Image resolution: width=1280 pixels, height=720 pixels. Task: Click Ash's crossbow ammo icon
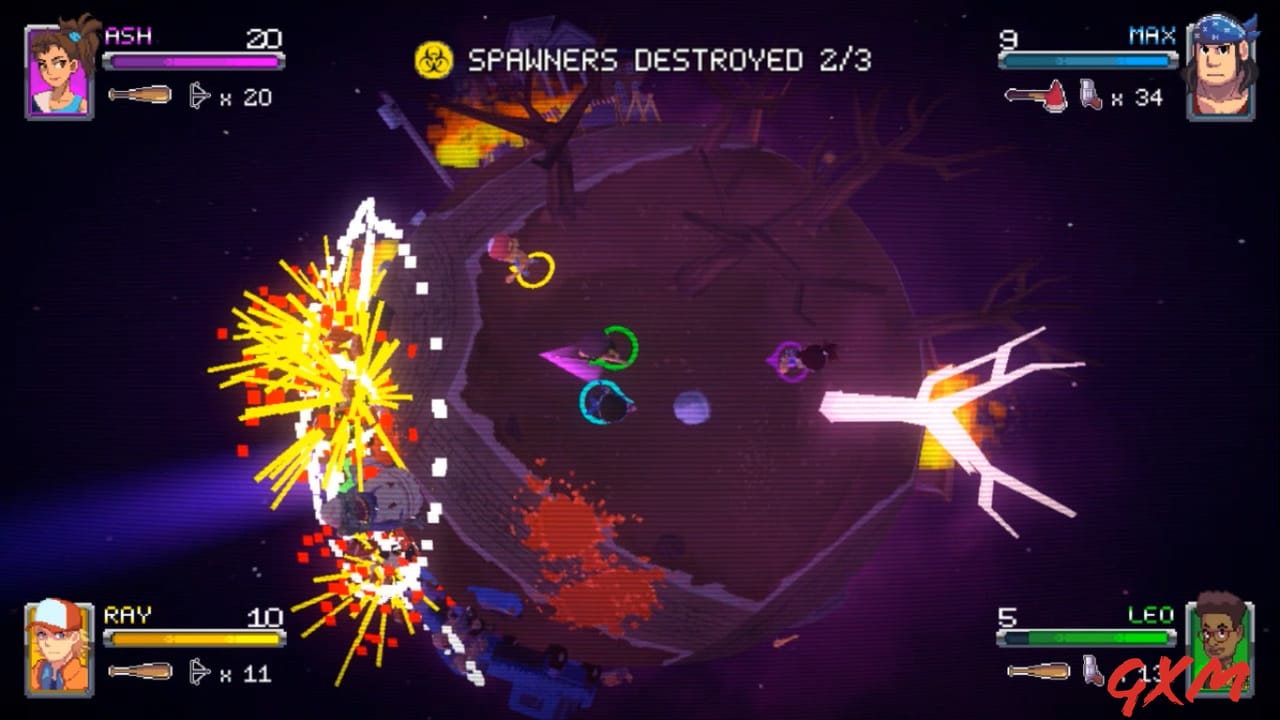198,95
